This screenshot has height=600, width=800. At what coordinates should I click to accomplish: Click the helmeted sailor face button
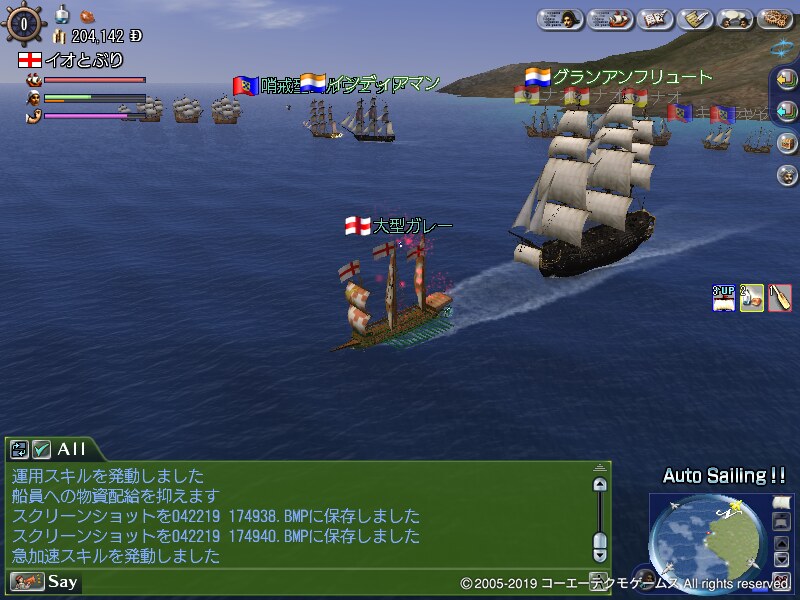tap(786, 174)
